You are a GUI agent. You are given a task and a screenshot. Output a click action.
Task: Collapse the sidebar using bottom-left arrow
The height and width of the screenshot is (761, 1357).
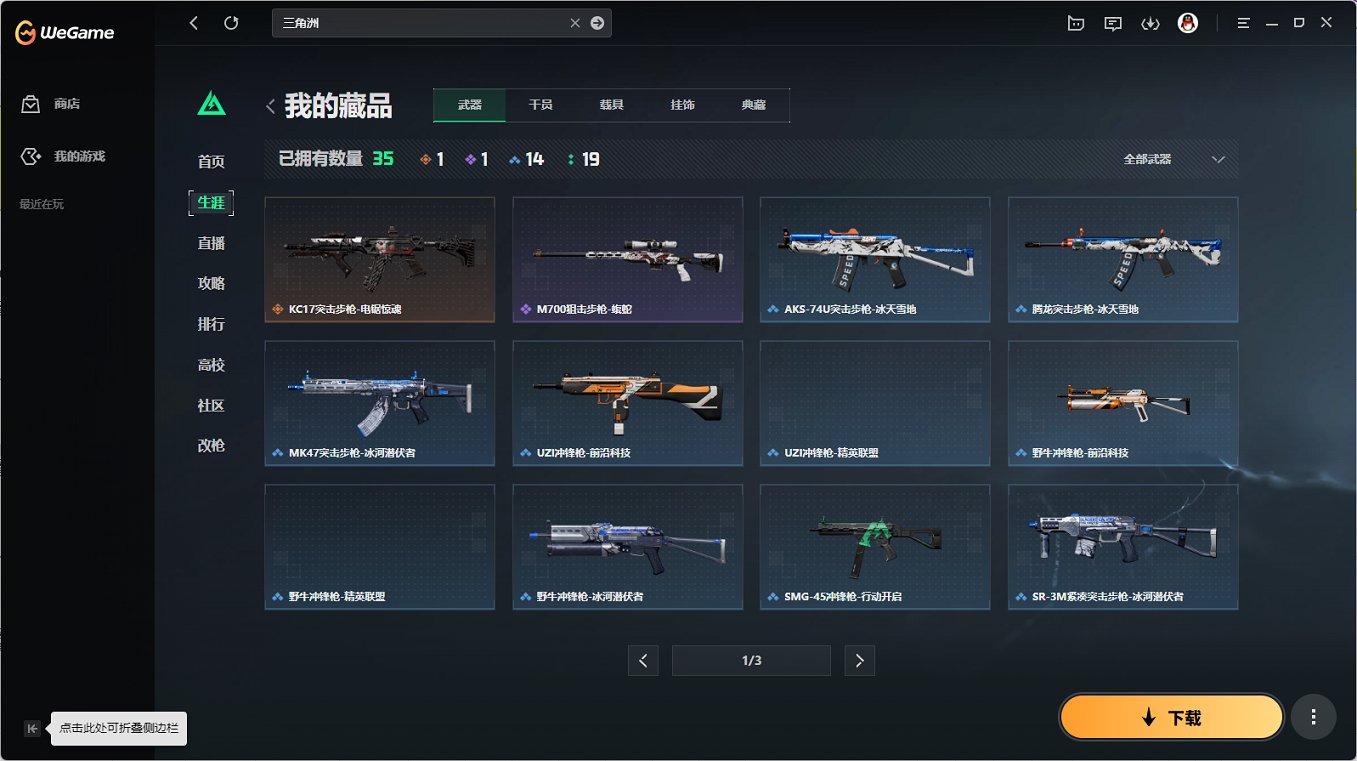(x=31, y=728)
